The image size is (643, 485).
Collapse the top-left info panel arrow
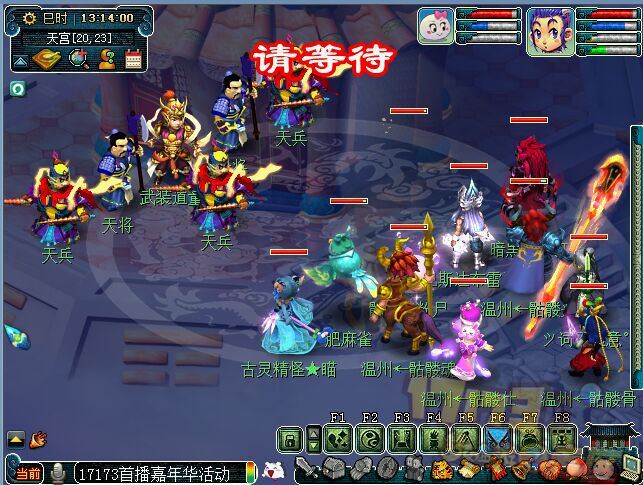(x=20, y=61)
